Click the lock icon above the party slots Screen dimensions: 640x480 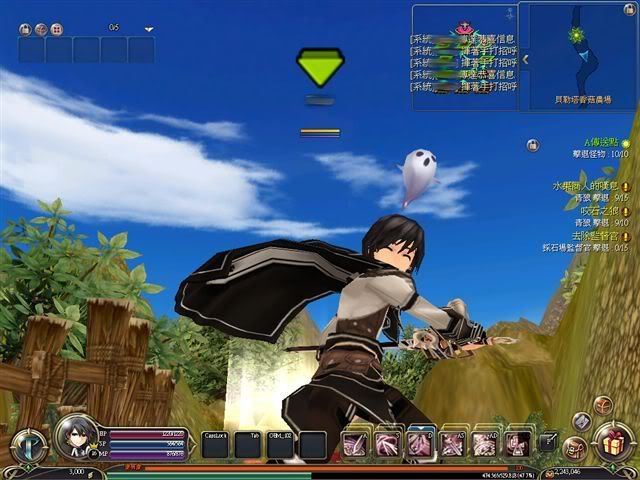click(x=25, y=29)
